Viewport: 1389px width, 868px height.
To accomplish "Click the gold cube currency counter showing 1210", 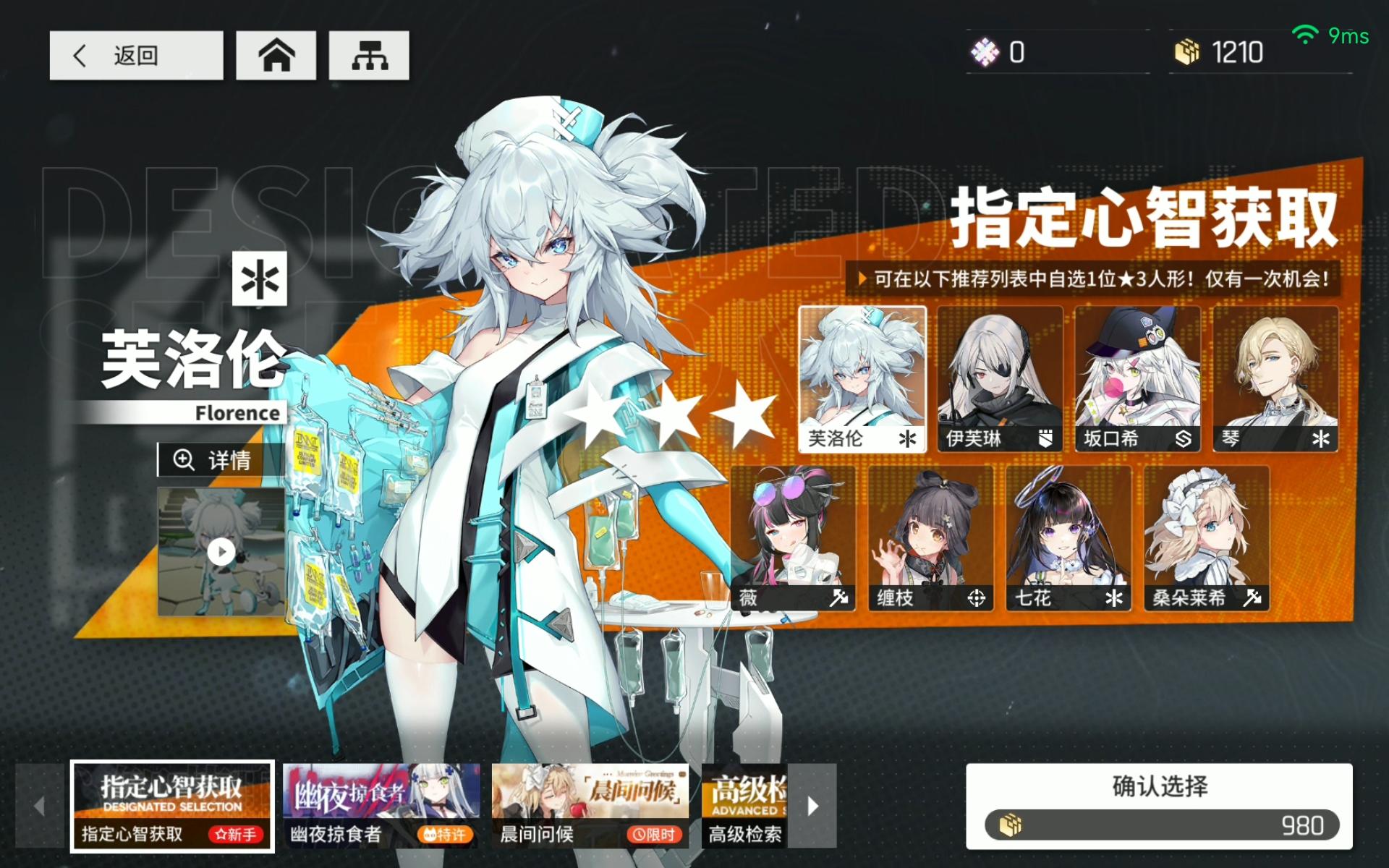I will 1223,51.
